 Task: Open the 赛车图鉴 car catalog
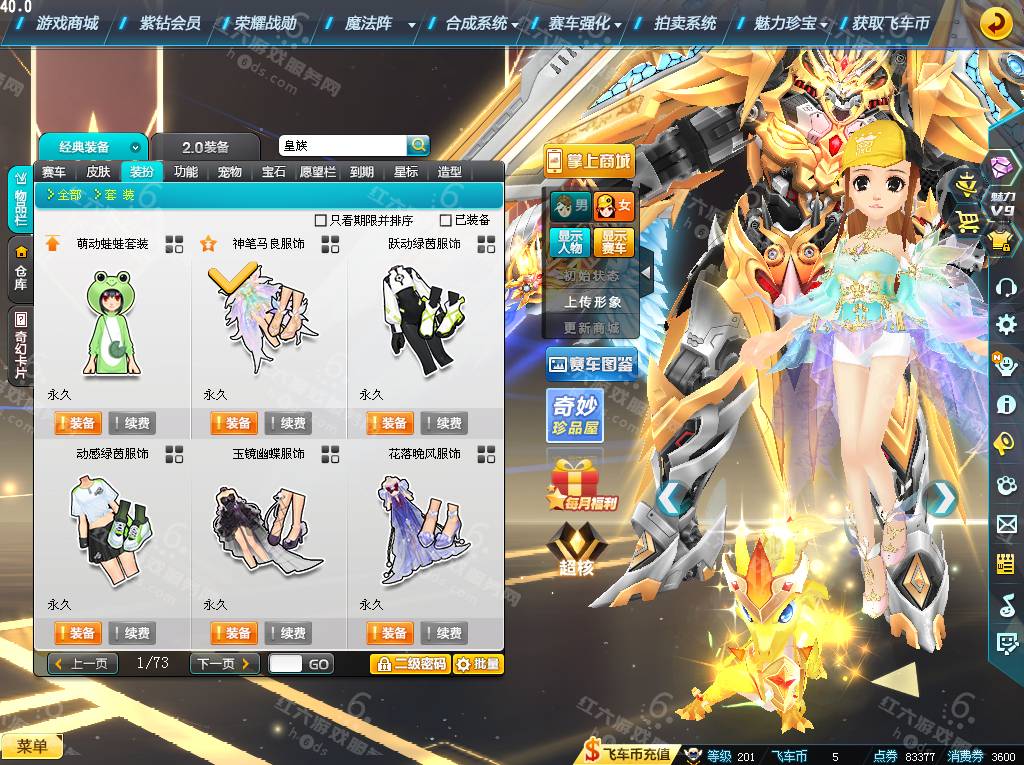pyautogui.click(x=591, y=365)
